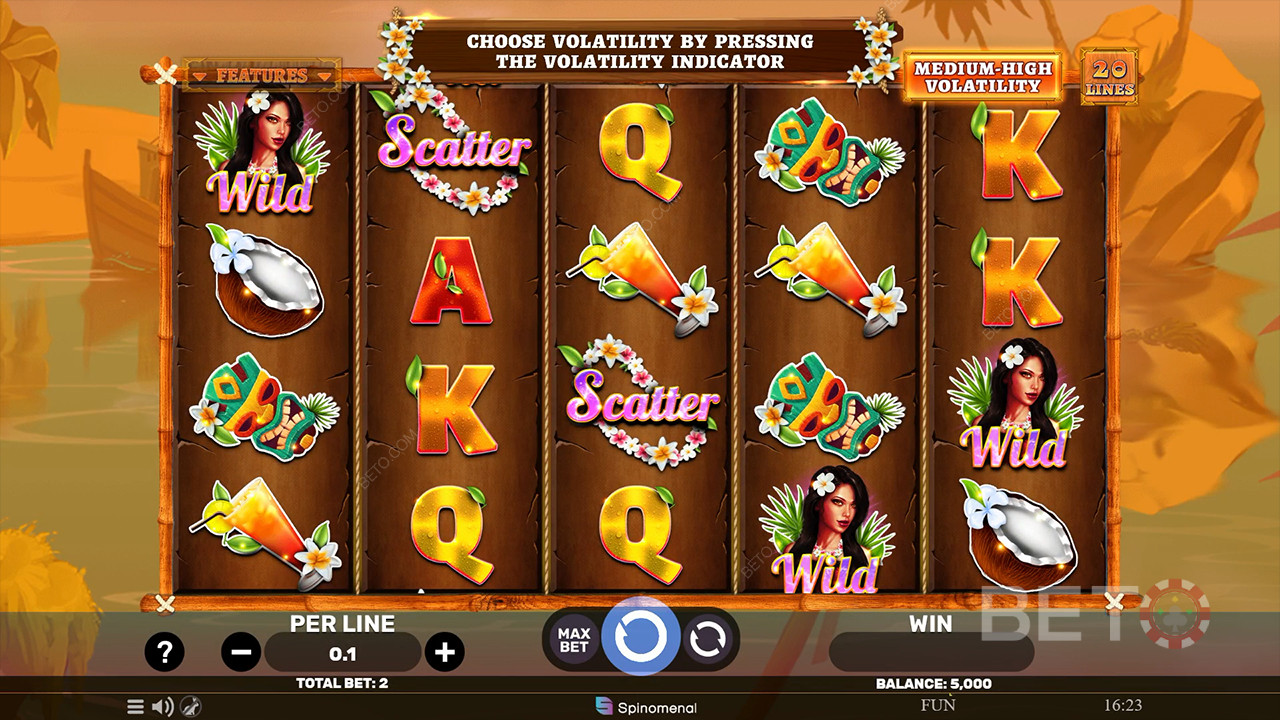Click the Spinomenal logo
1280x720 pixels.
646,707
